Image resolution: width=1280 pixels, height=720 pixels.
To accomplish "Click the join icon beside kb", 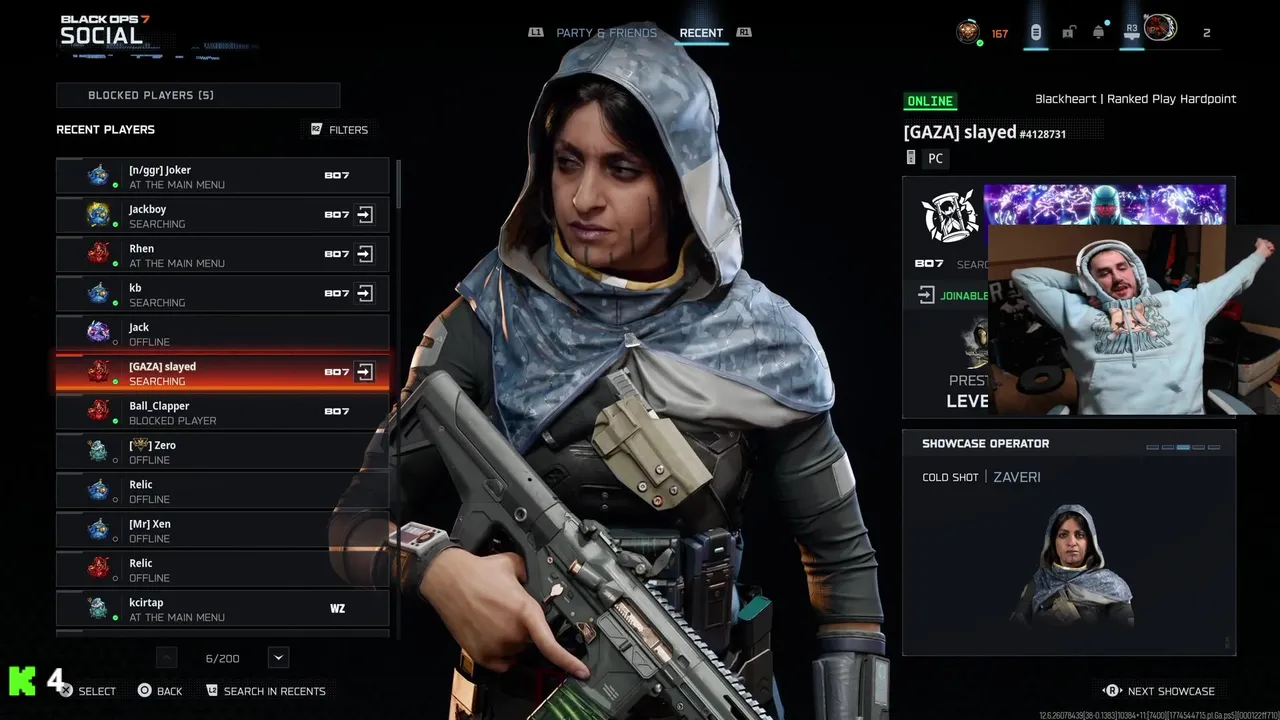I will [365, 293].
